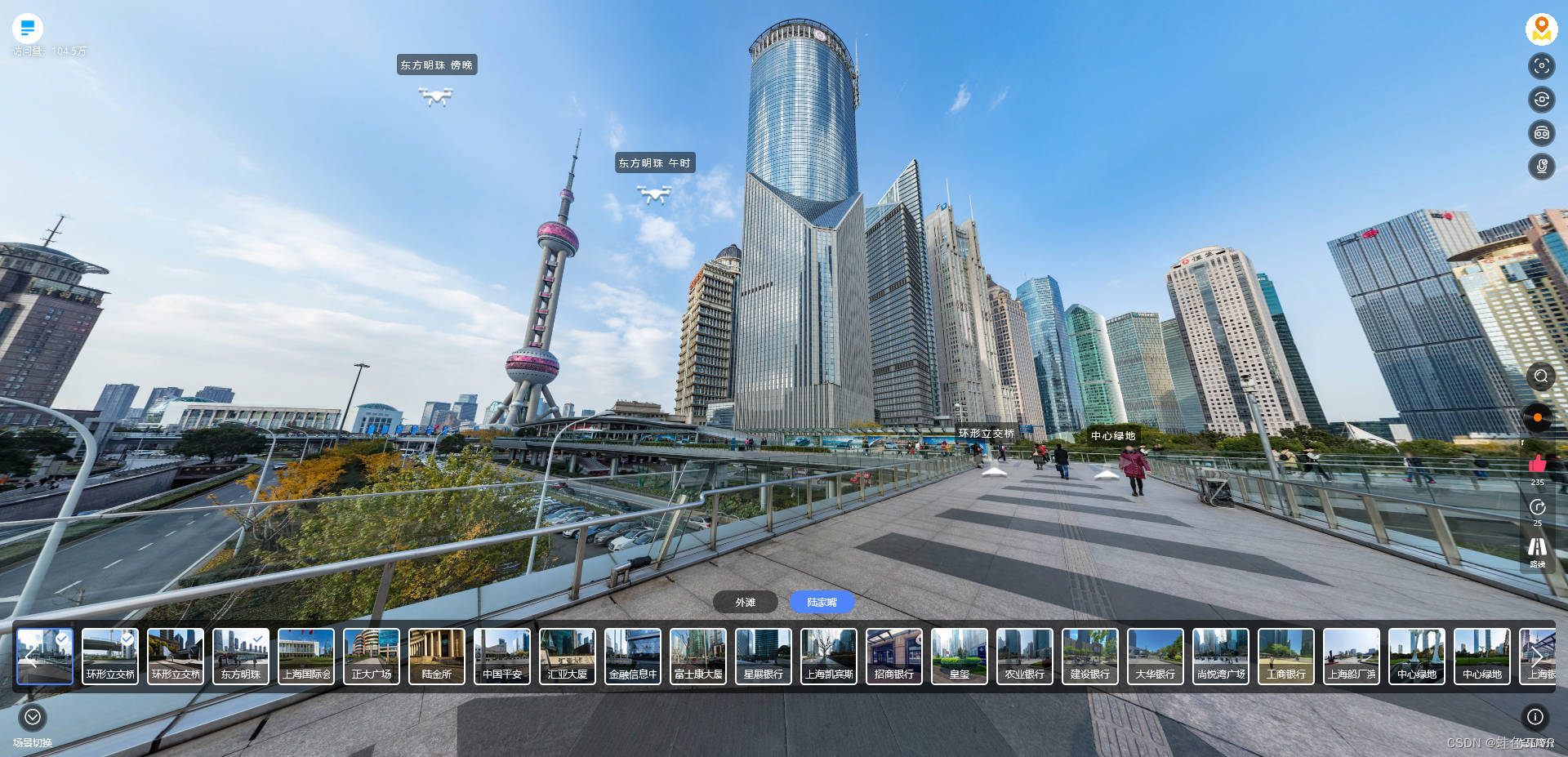Image resolution: width=1568 pixels, height=757 pixels.
Task: Open the 招商银行 scene thumbnail
Action: 894,656
